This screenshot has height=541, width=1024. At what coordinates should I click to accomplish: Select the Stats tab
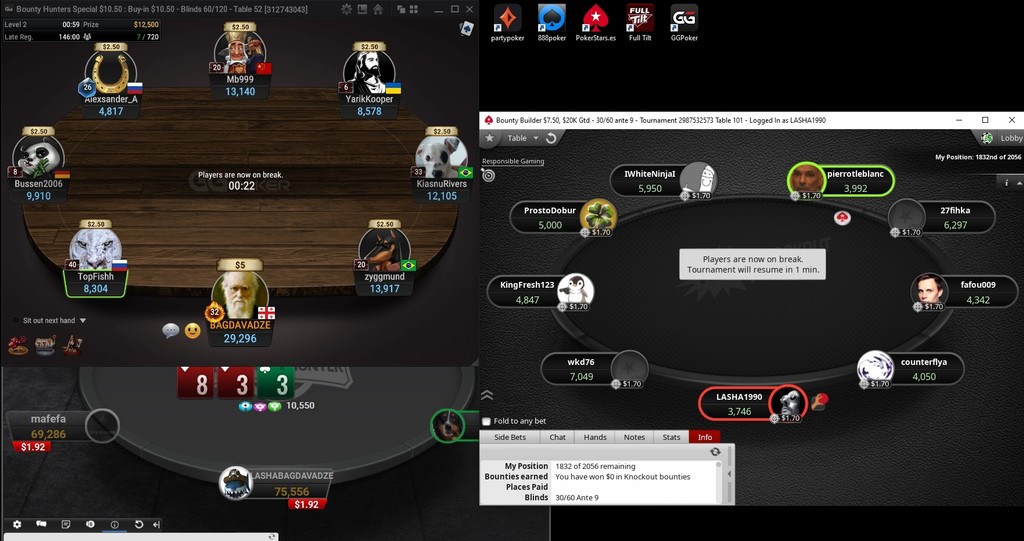671,437
